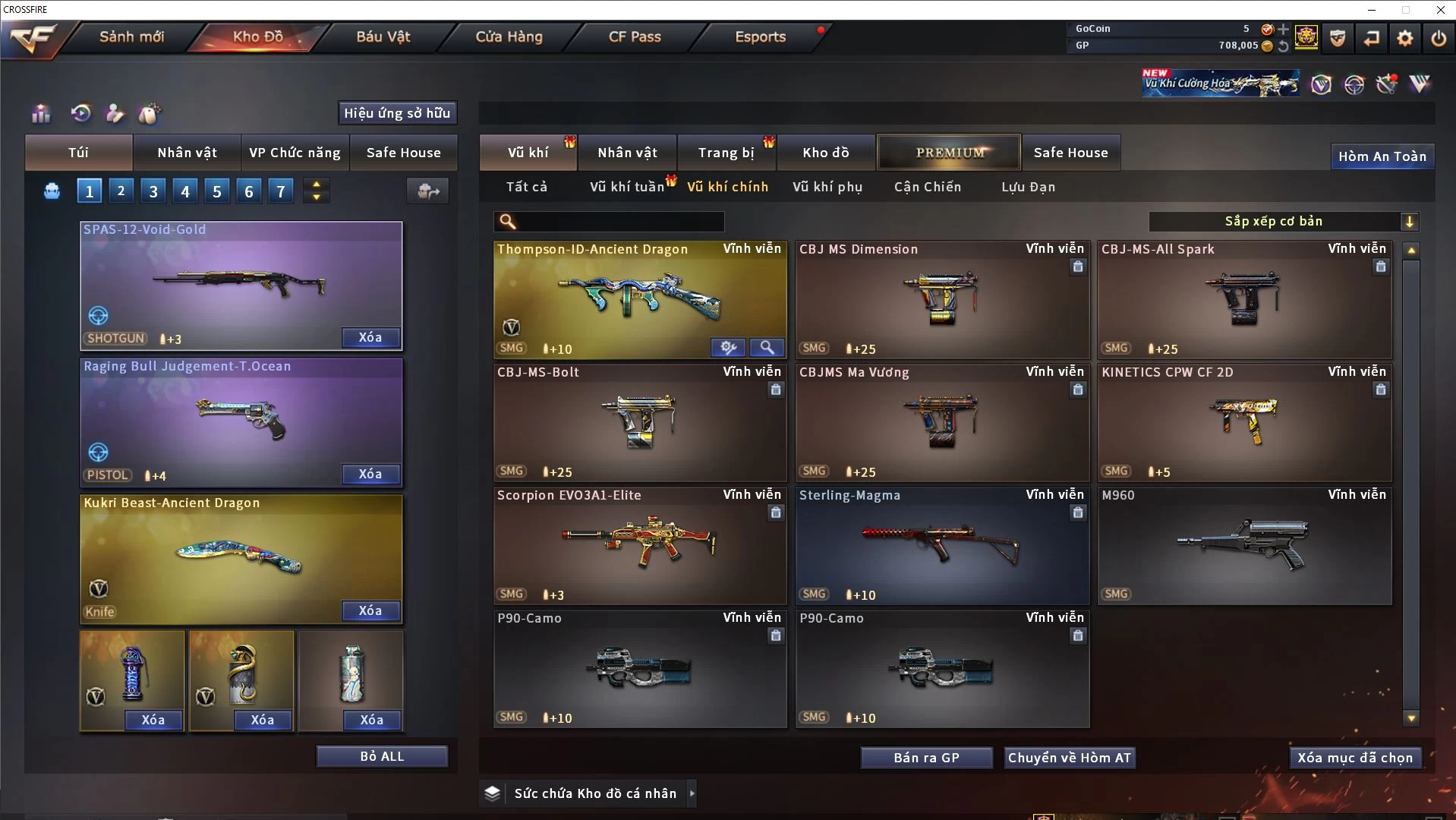Open the Hòm An Toàn safe box
1456x820 pixels.
click(1382, 156)
